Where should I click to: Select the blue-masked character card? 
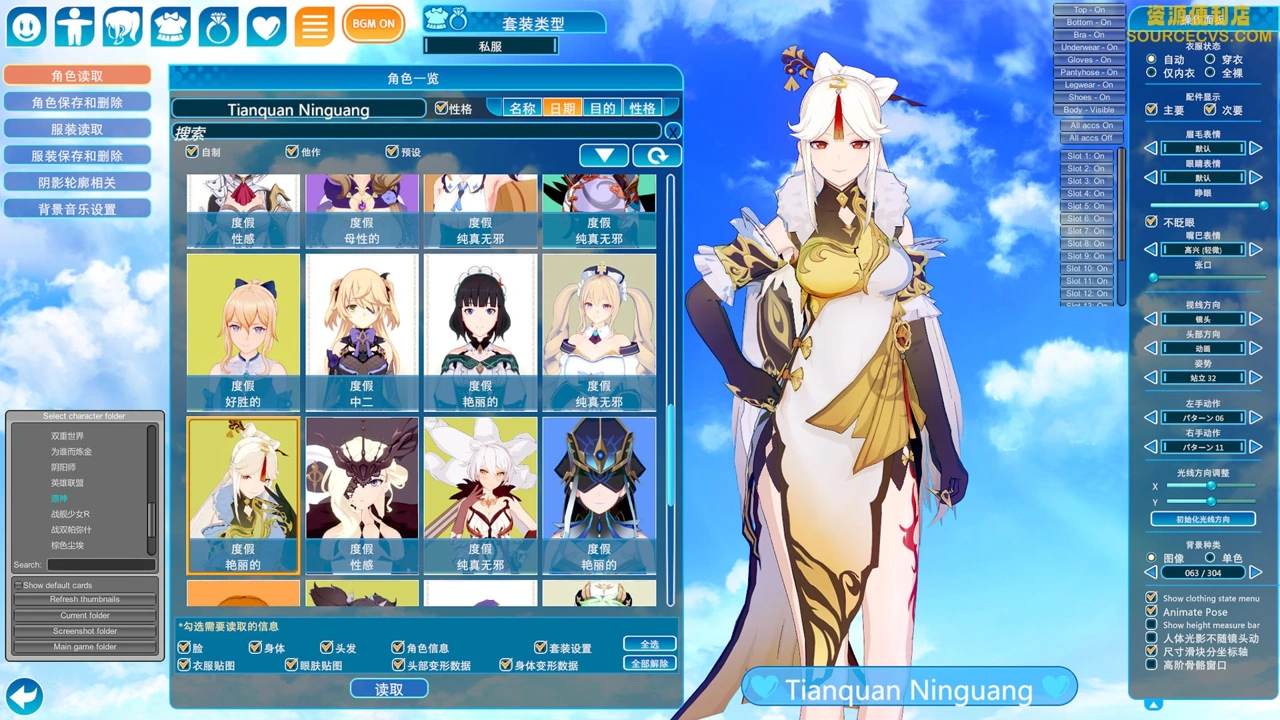pyautogui.click(x=599, y=495)
